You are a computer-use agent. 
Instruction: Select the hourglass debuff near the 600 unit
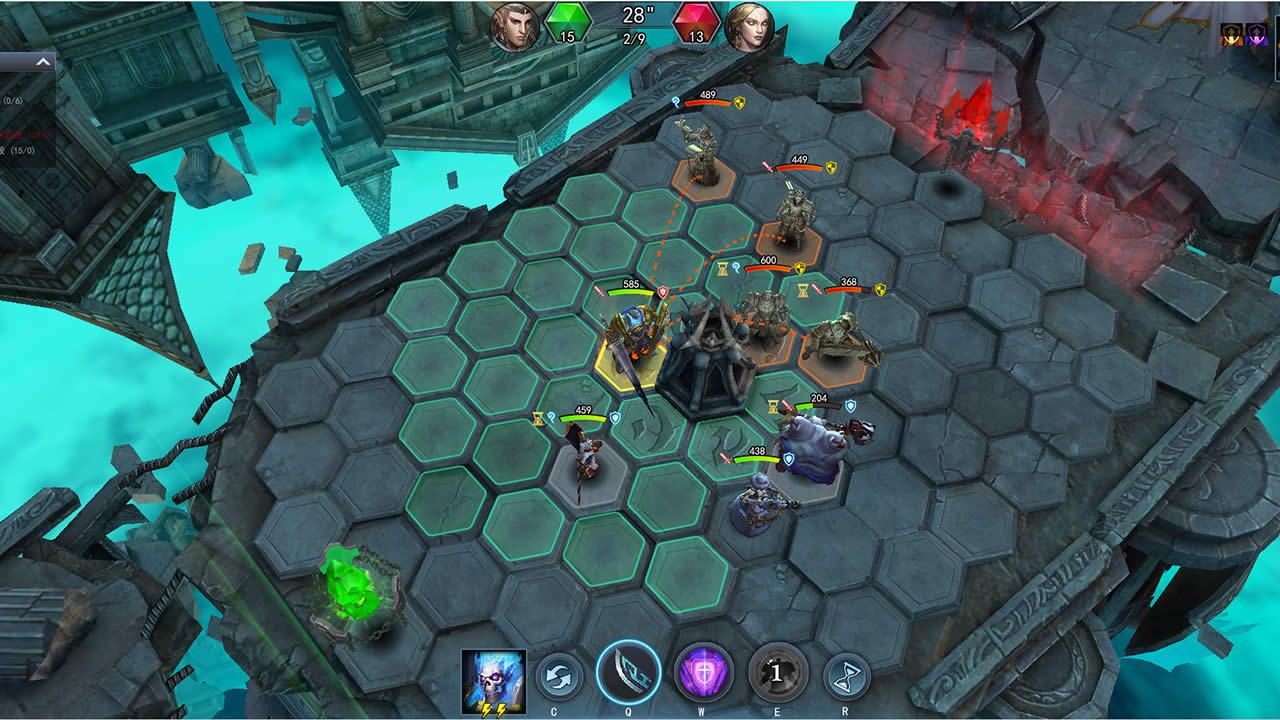click(x=722, y=268)
